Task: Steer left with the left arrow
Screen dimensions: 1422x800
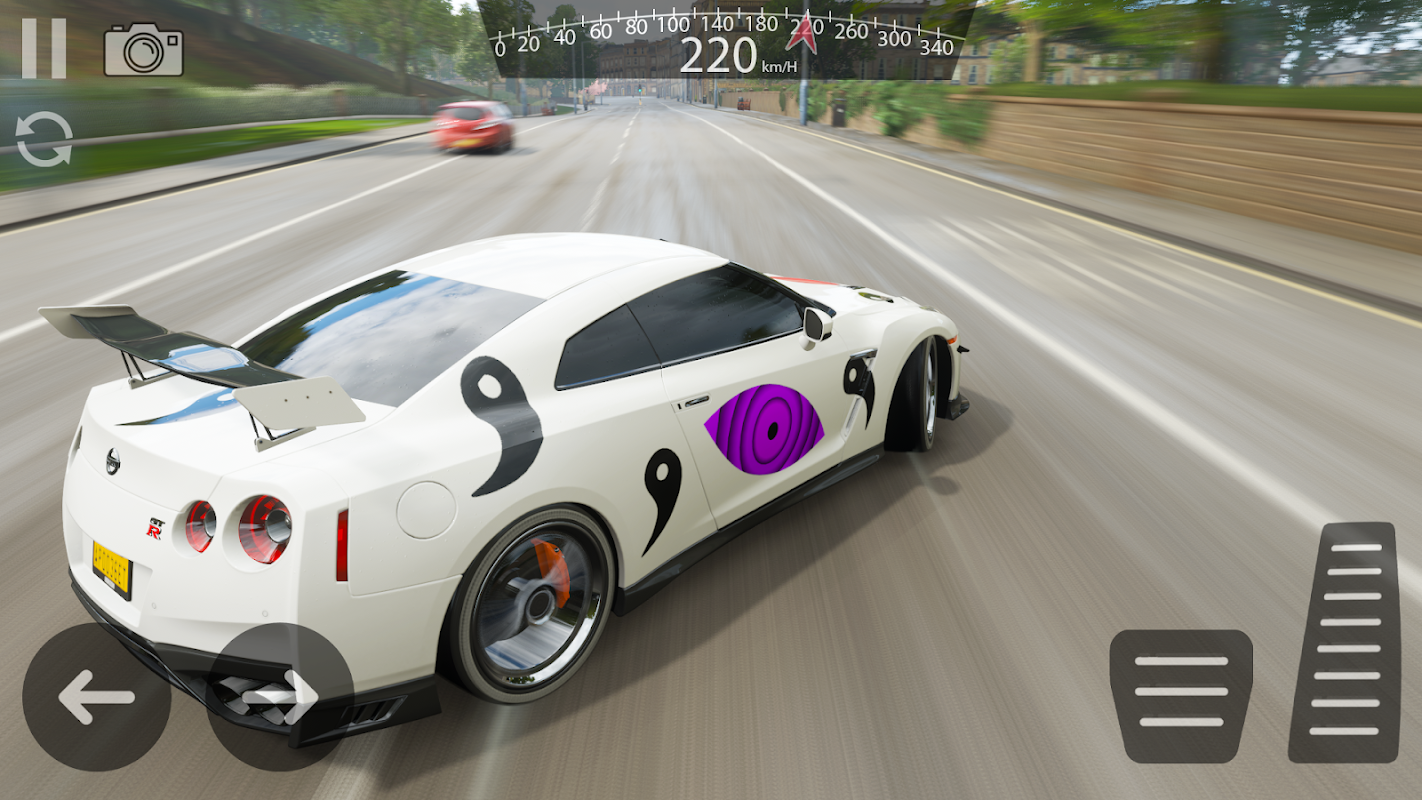Action: 96,697
